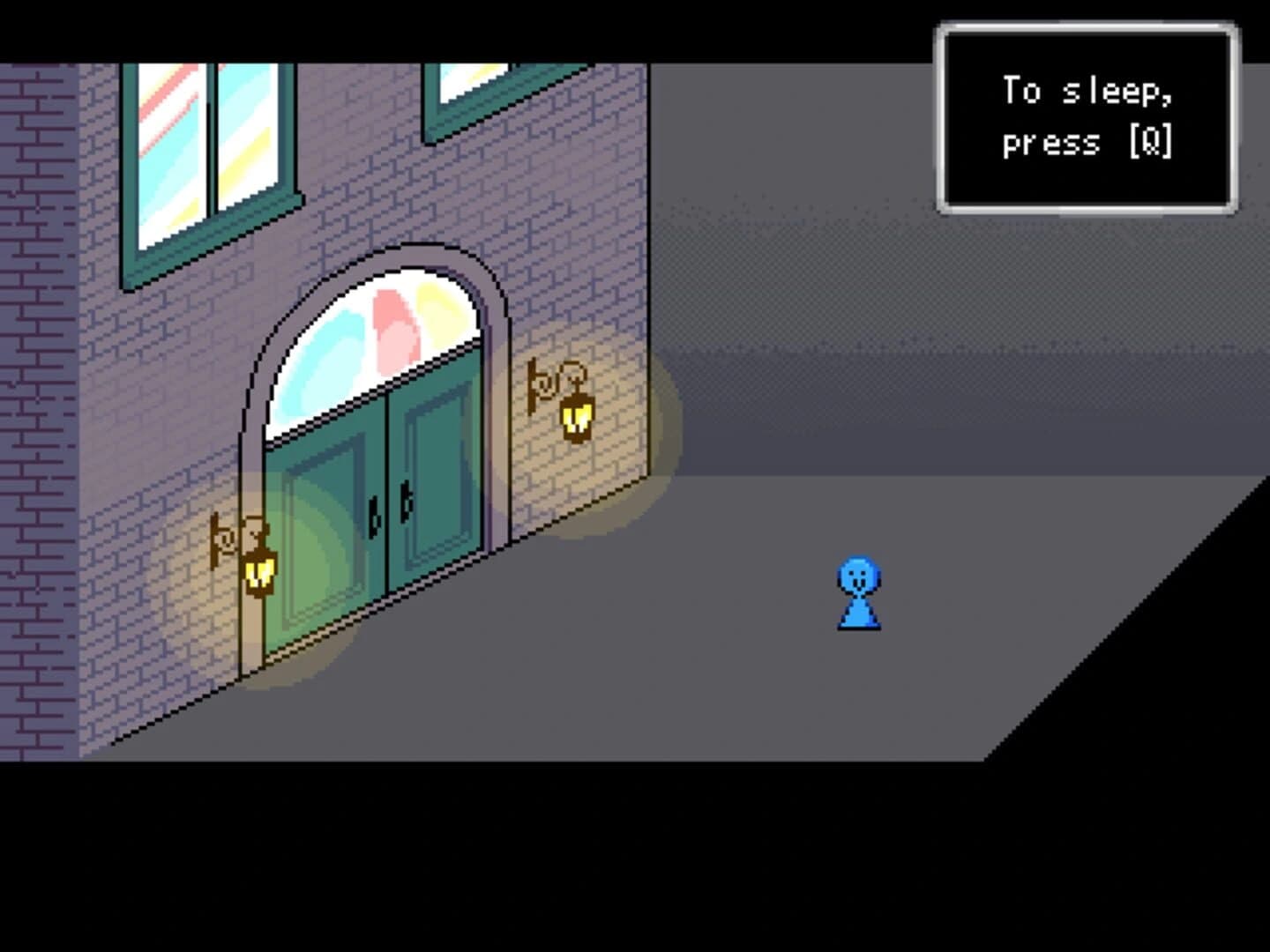The width and height of the screenshot is (1270, 952).
Task: Click the left door handle
Action: [375, 514]
